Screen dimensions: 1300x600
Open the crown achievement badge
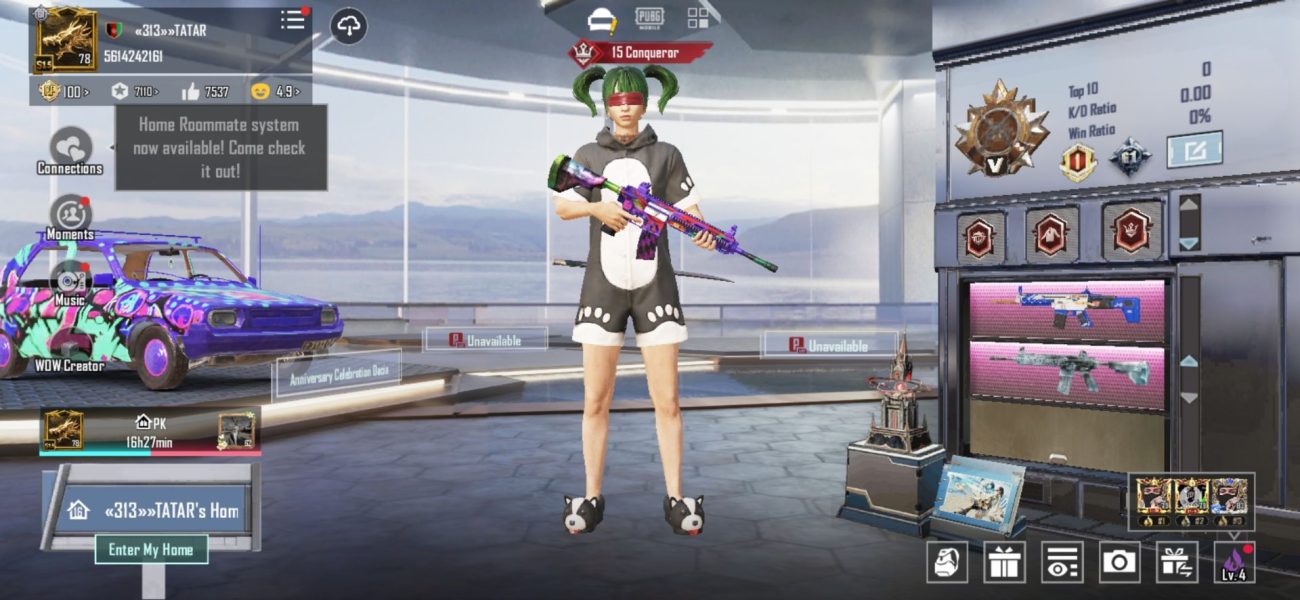pyautogui.click(x=1132, y=232)
